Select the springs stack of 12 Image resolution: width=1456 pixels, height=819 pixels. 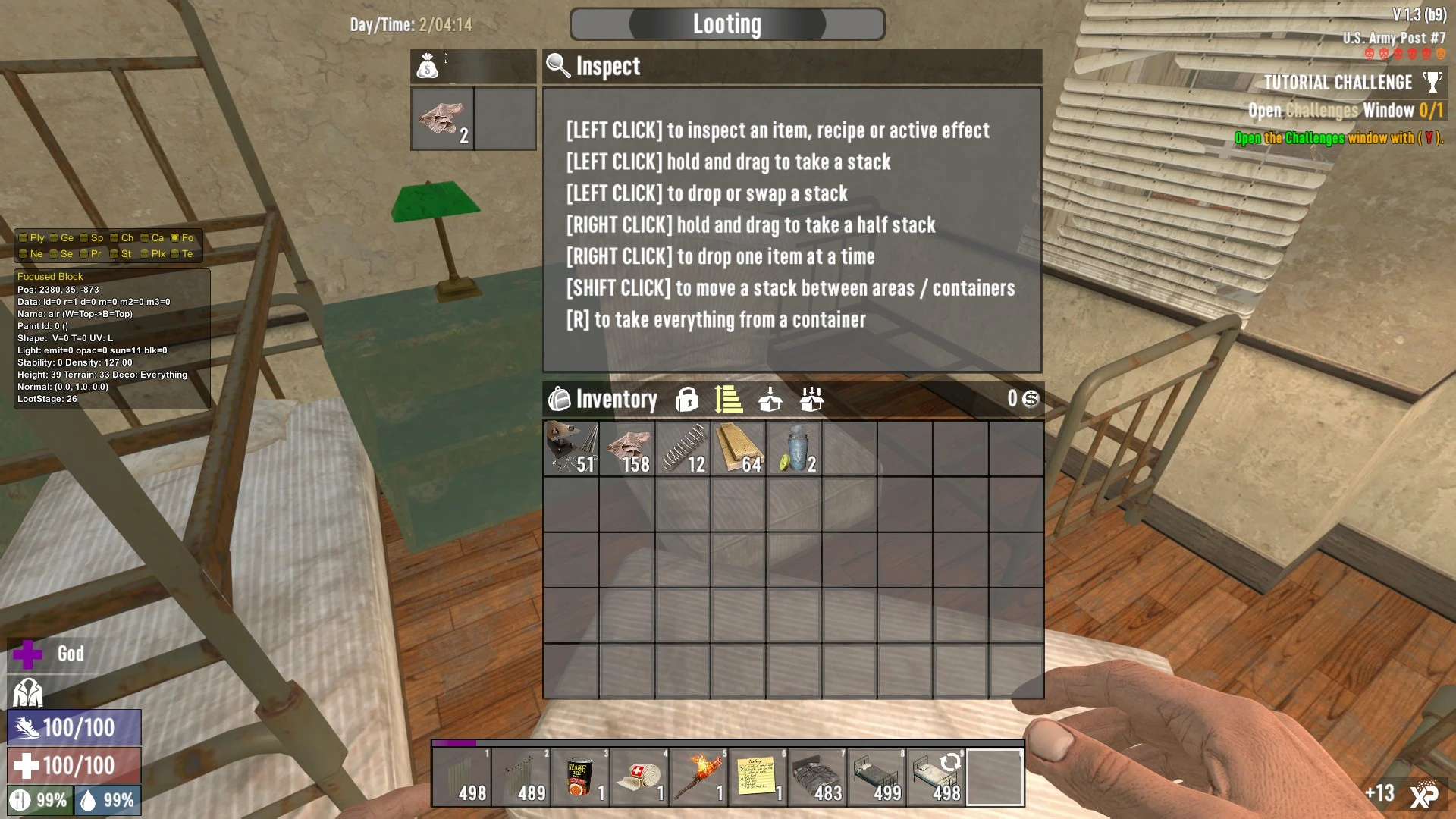pyautogui.click(x=682, y=449)
